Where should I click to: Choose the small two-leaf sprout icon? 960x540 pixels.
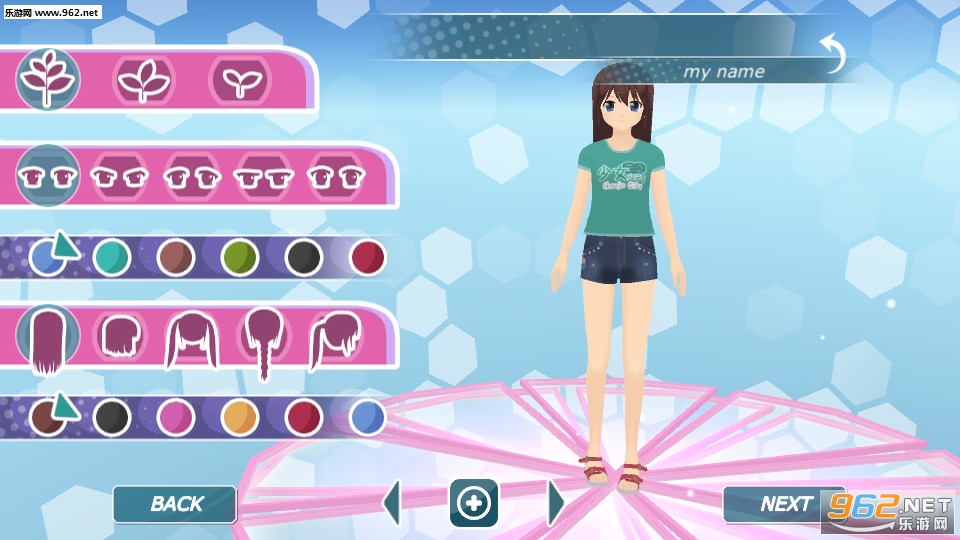(x=240, y=79)
